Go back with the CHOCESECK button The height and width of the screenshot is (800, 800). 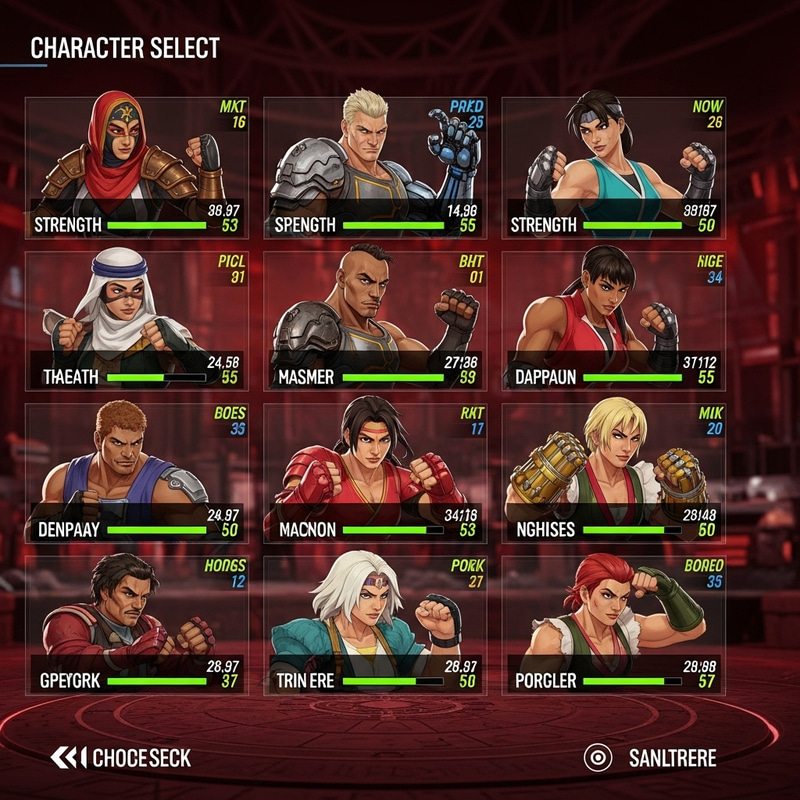pyautogui.click(x=121, y=758)
